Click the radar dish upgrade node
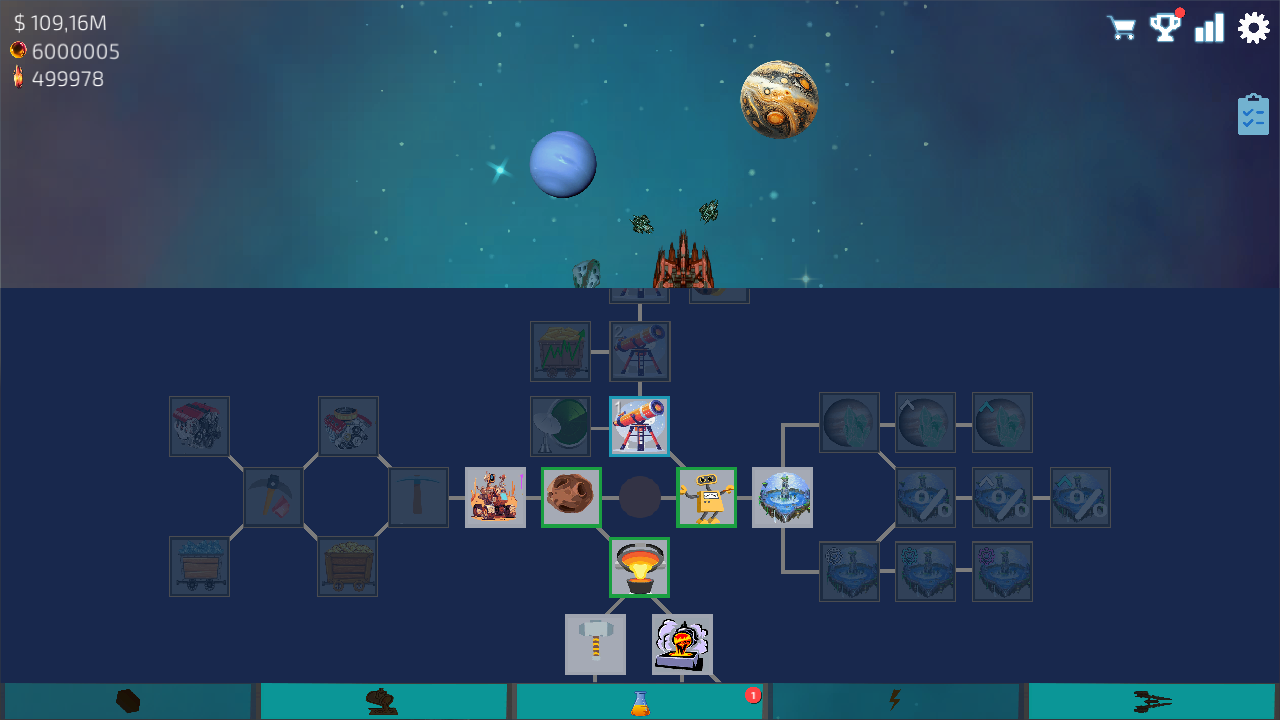This screenshot has height=720, width=1280. point(560,426)
